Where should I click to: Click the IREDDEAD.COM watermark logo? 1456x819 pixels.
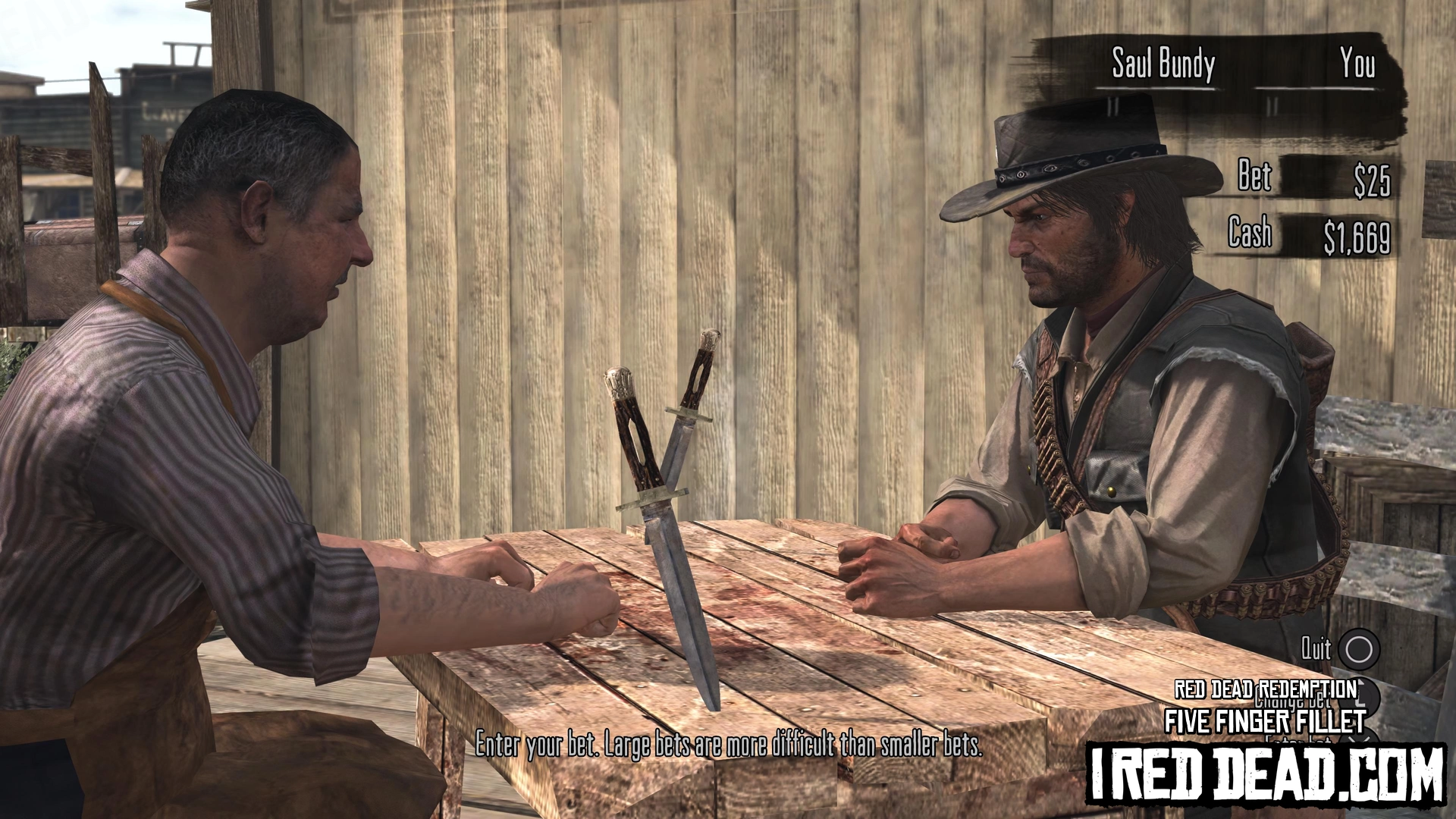coord(1265,773)
